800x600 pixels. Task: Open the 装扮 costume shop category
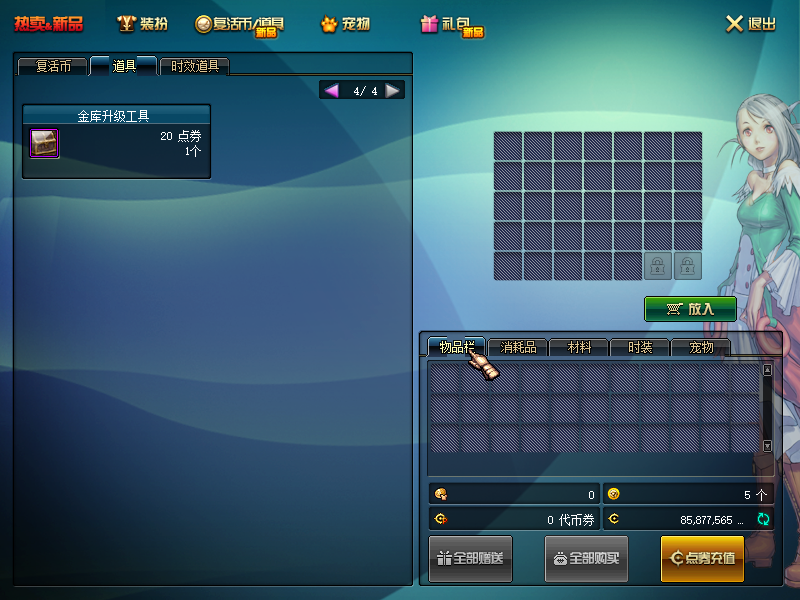pyautogui.click(x=141, y=23)
